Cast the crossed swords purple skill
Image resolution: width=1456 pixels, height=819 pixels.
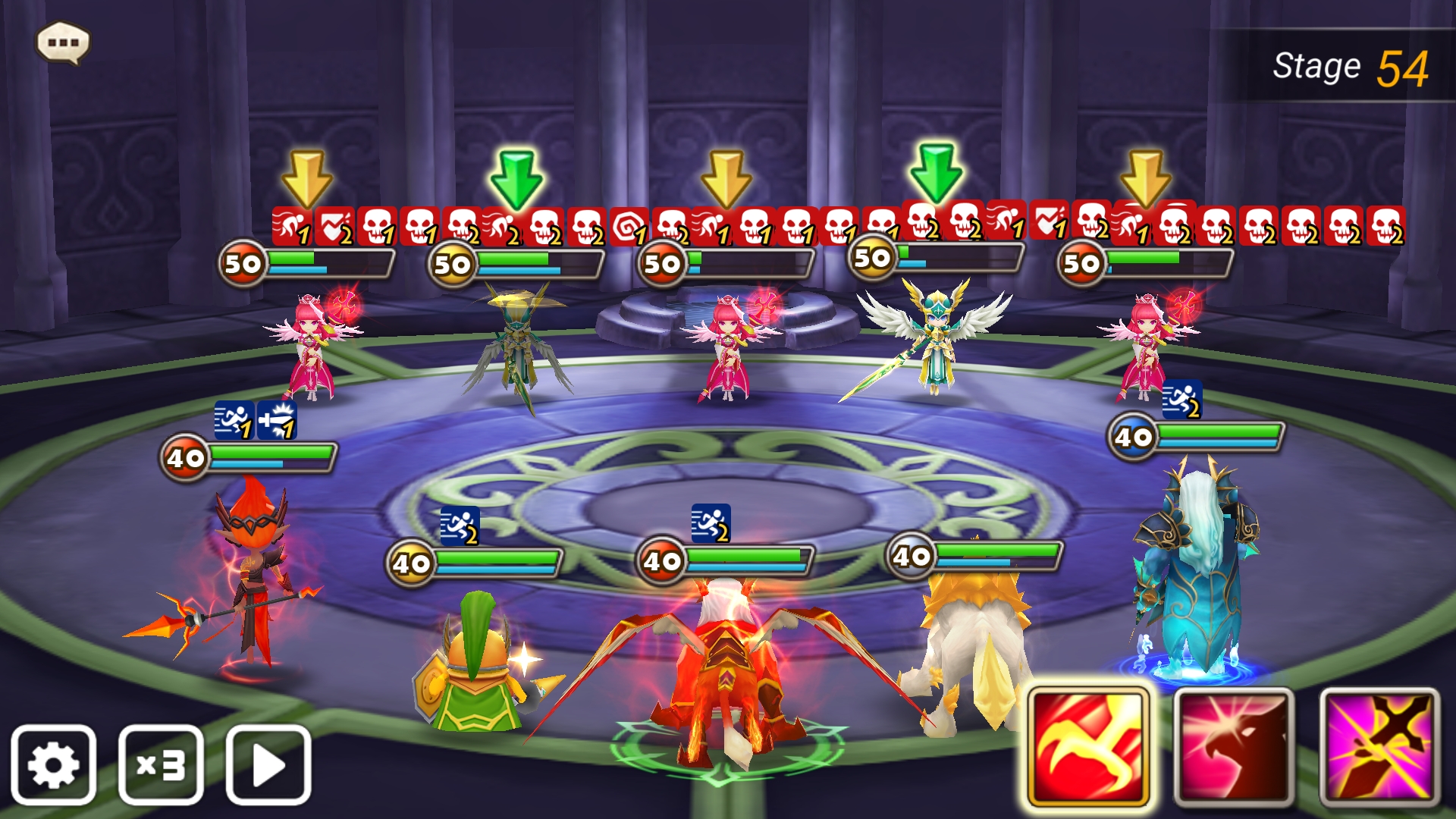1379,748
